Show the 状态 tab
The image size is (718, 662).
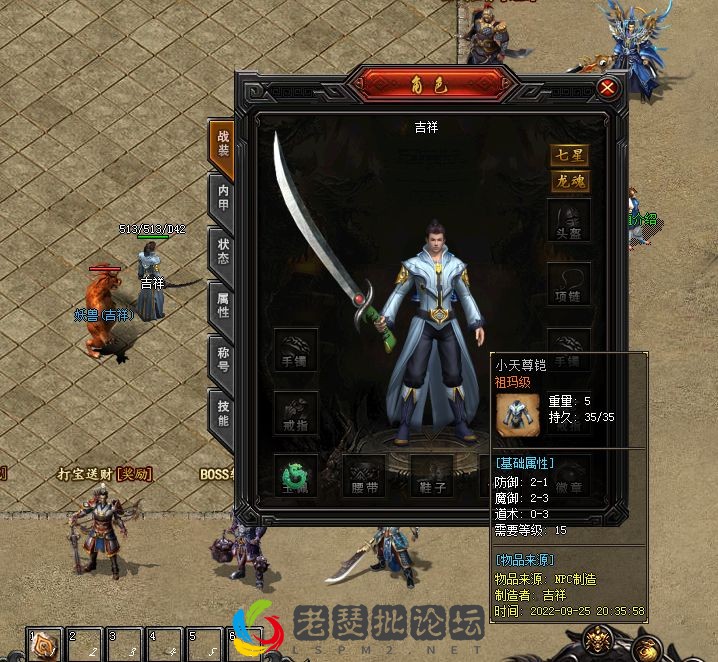[221, 251]
